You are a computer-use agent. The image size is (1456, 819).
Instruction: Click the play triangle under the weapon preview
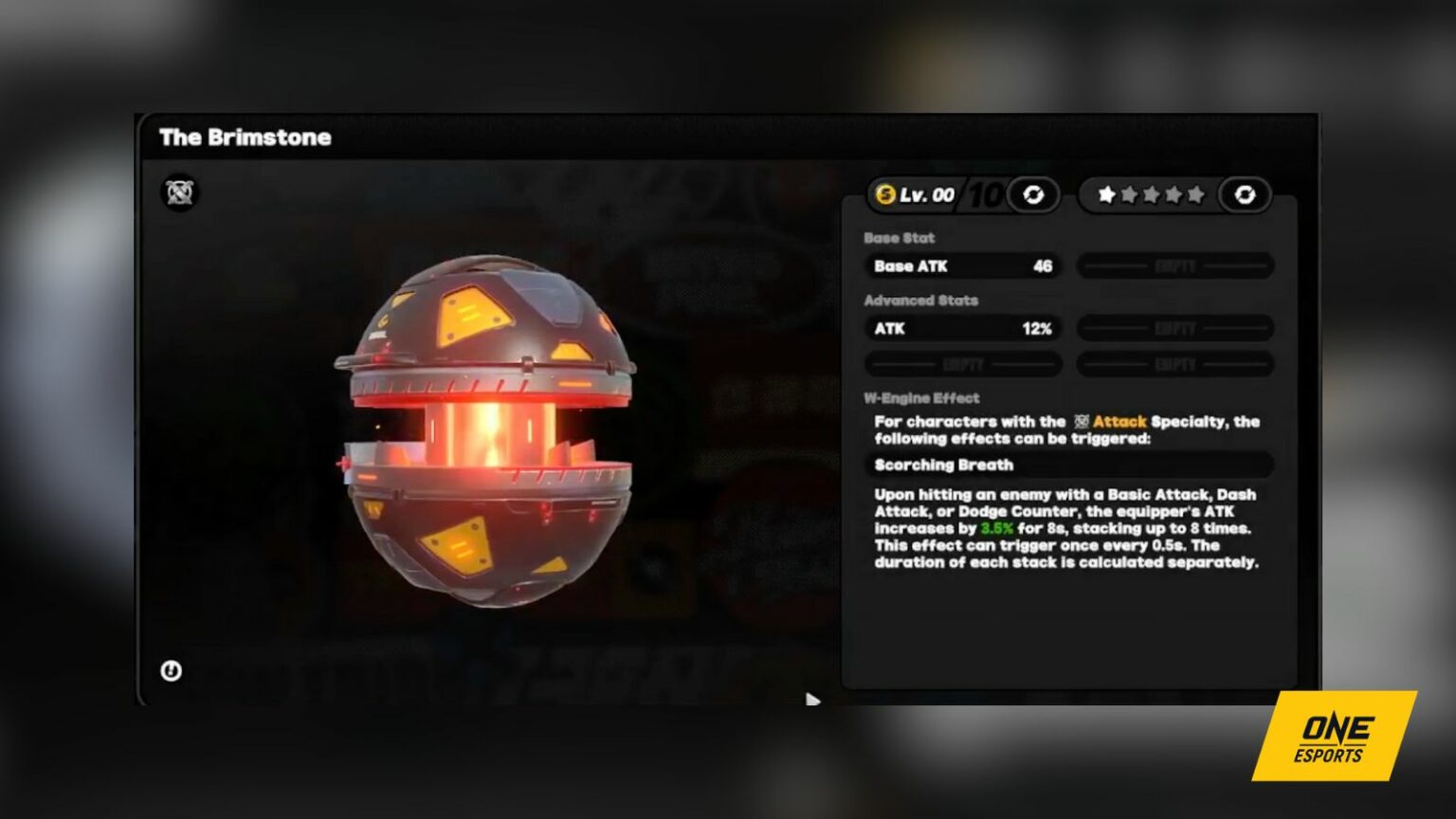point(813,701)
